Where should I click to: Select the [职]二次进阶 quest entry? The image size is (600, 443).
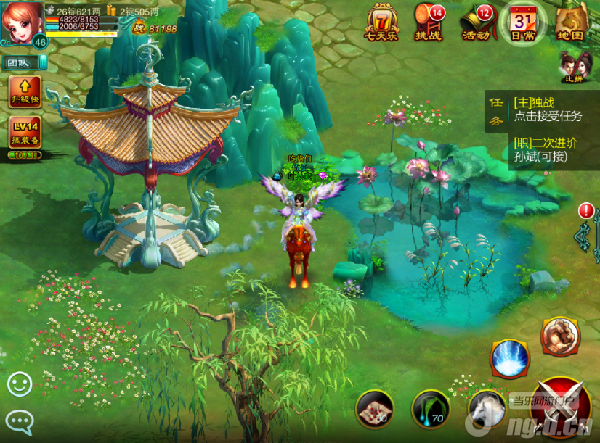546,148
